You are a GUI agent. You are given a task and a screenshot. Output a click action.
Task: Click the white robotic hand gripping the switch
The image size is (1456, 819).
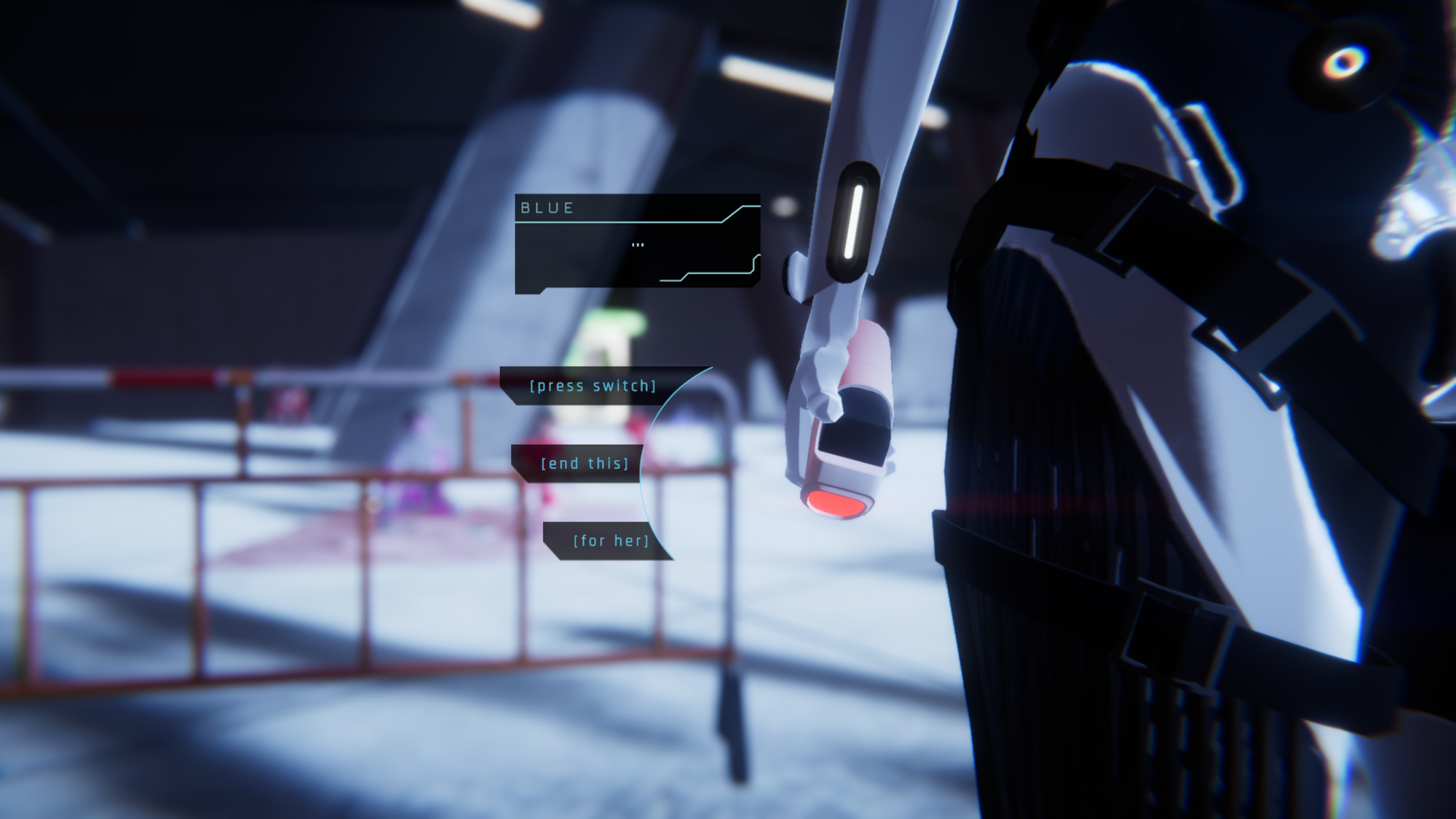[x=830, y=364]
